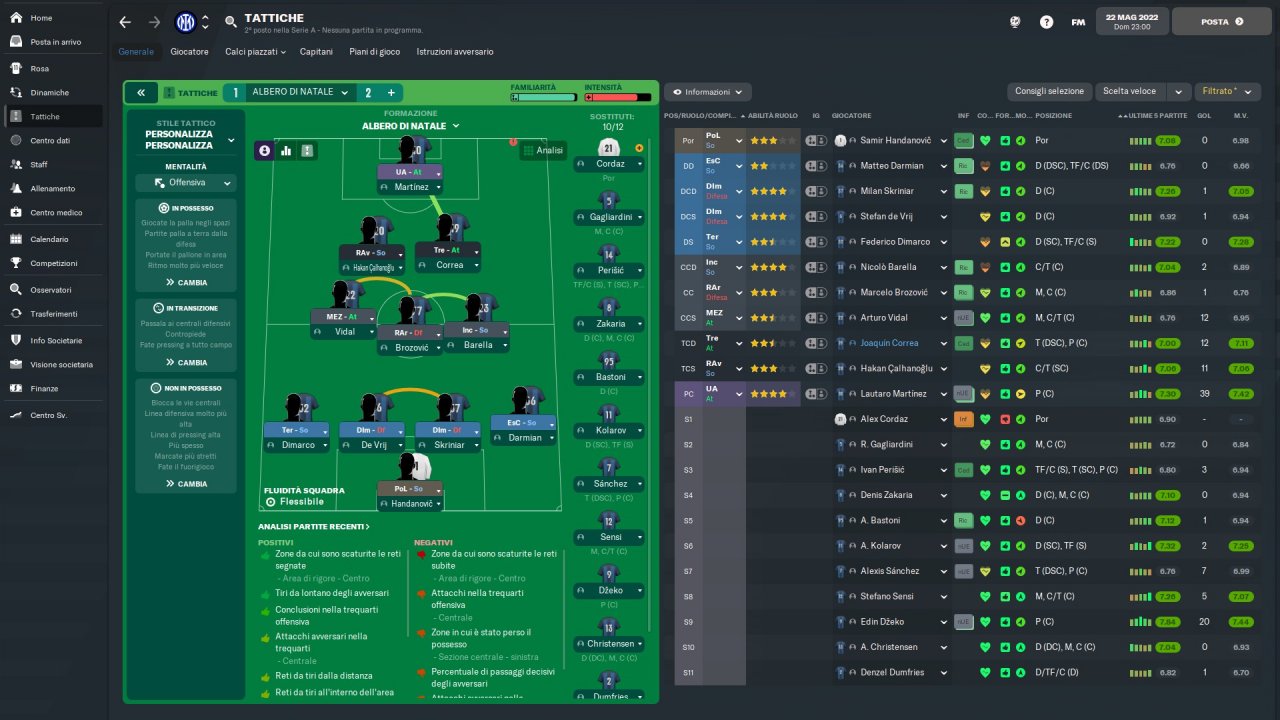Screen dimensions: 1280x720
Task: Click the Analisi button on the pitch
Action: pyautogui.click(x=543, y=150)
